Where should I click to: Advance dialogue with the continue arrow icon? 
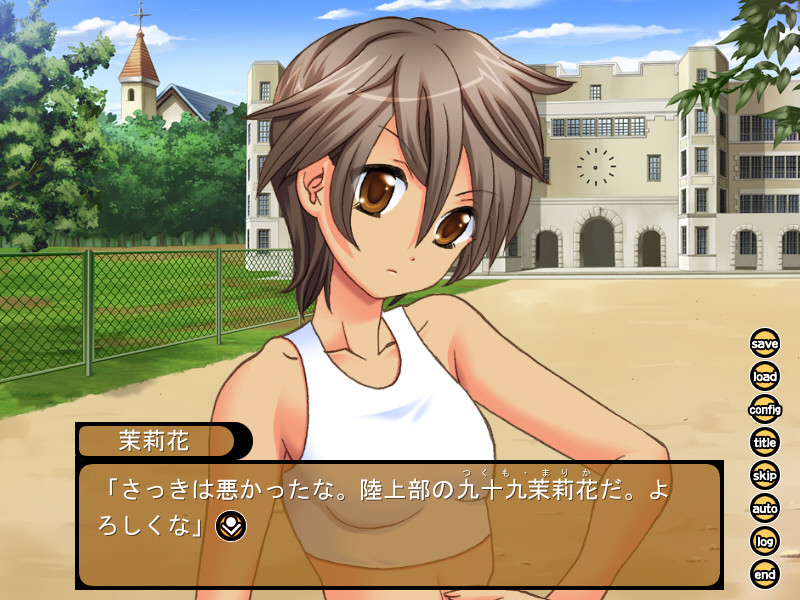[x=231, y=525]
